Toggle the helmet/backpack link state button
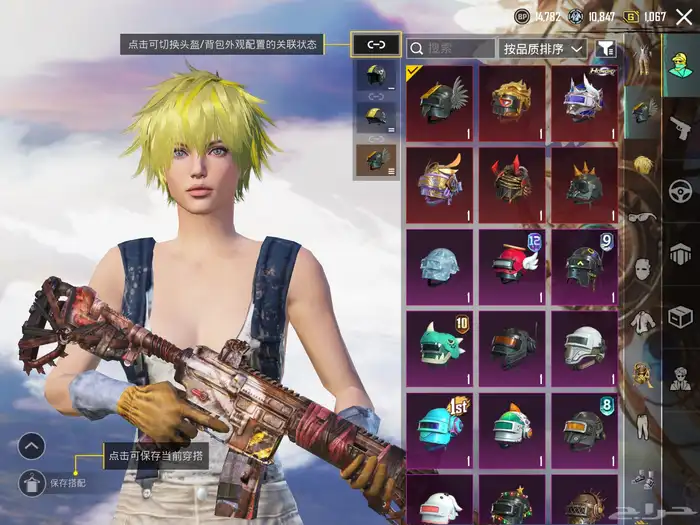700x525 pixels. (376, 44)
